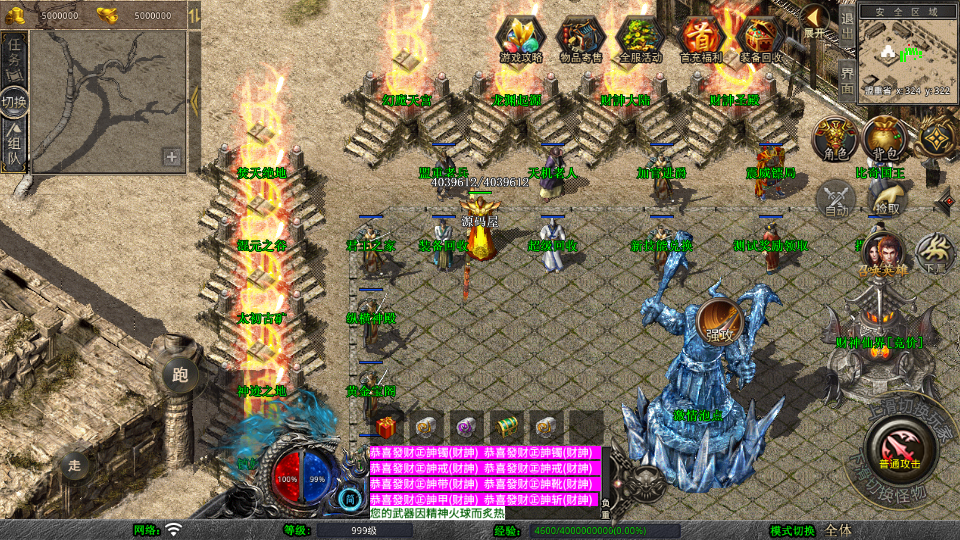Use the red gift box hotbar item
The width and height of the screenshot is (960, 540).
pyautogui.click(x=387, y=425)
